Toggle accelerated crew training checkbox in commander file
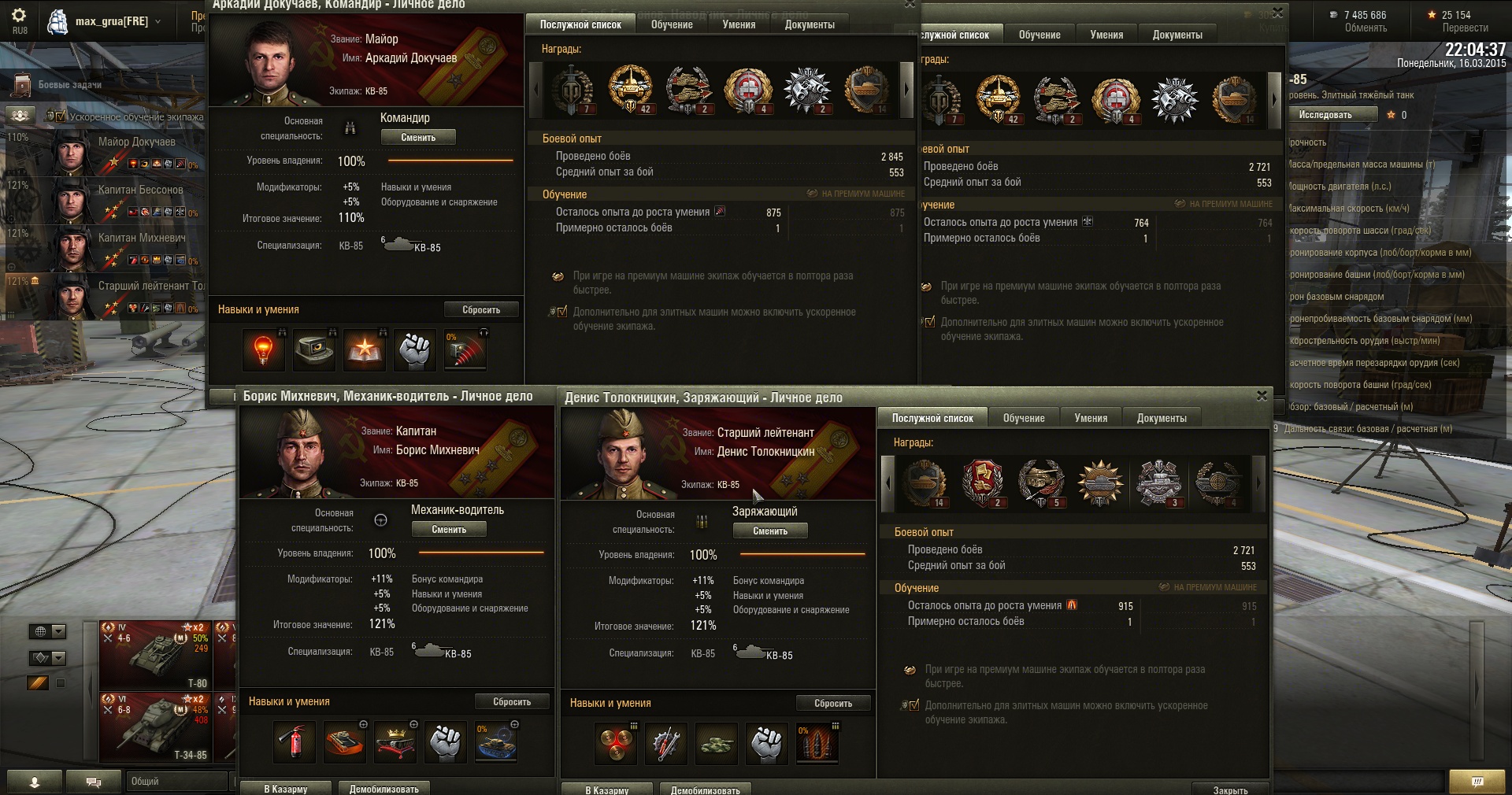This screenshot has height=795, width=1512. point(561,312)
